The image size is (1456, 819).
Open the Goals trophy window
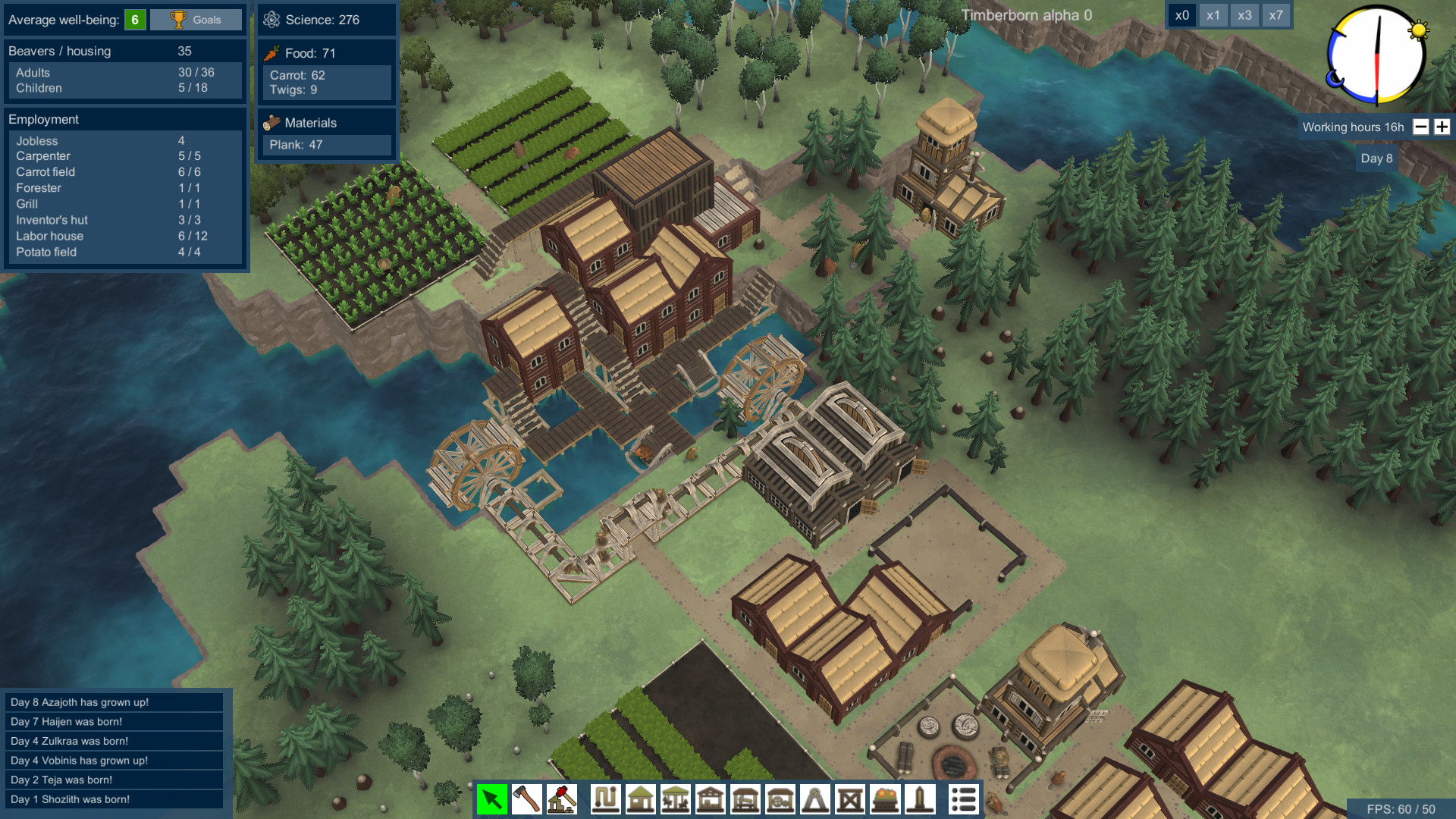click(195, 20)
